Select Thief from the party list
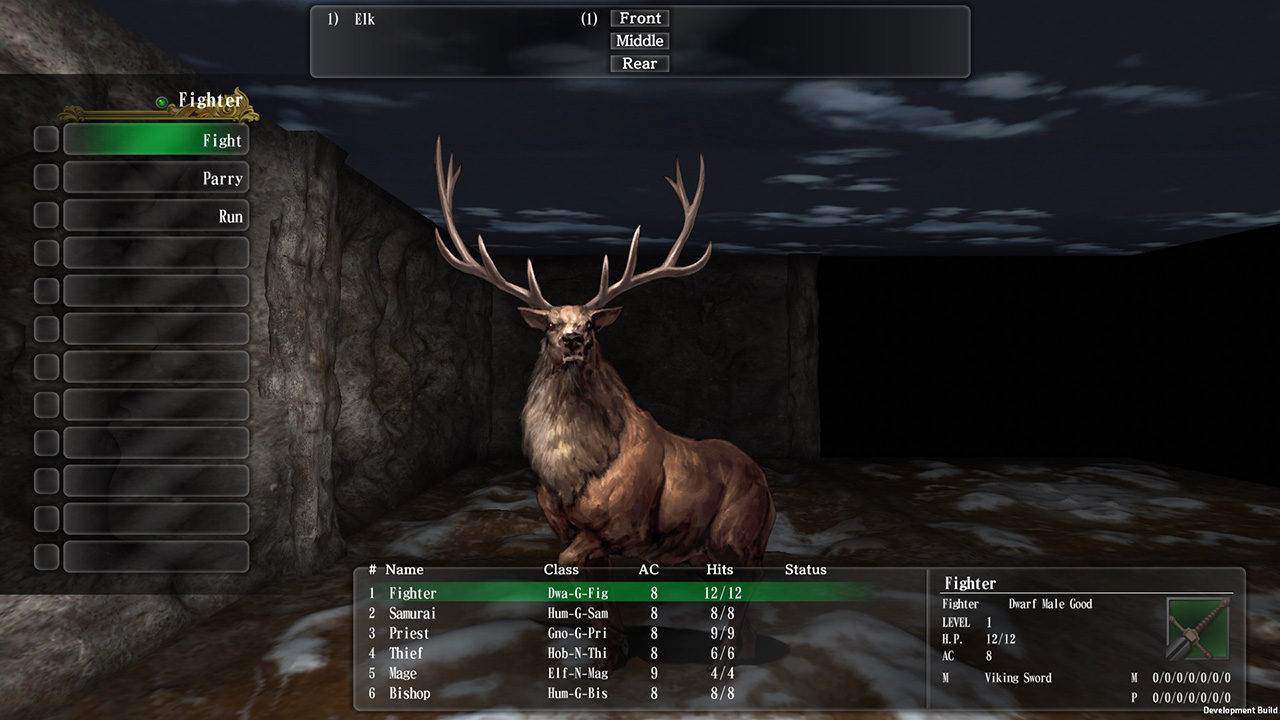This screenshot has height=720, width=1280. [x=405, y=653]
